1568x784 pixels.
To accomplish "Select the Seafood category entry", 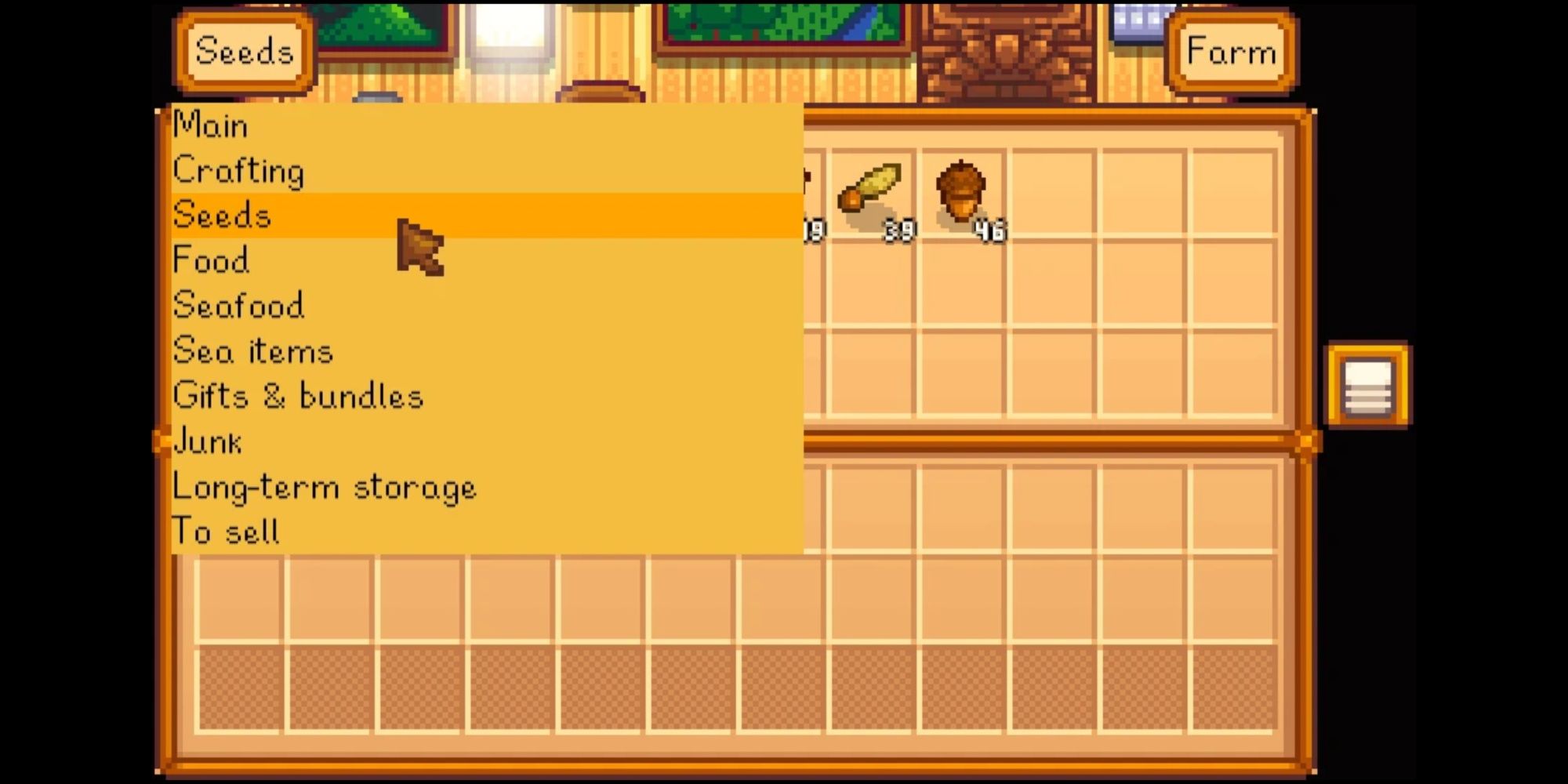I will coord(238,306).
